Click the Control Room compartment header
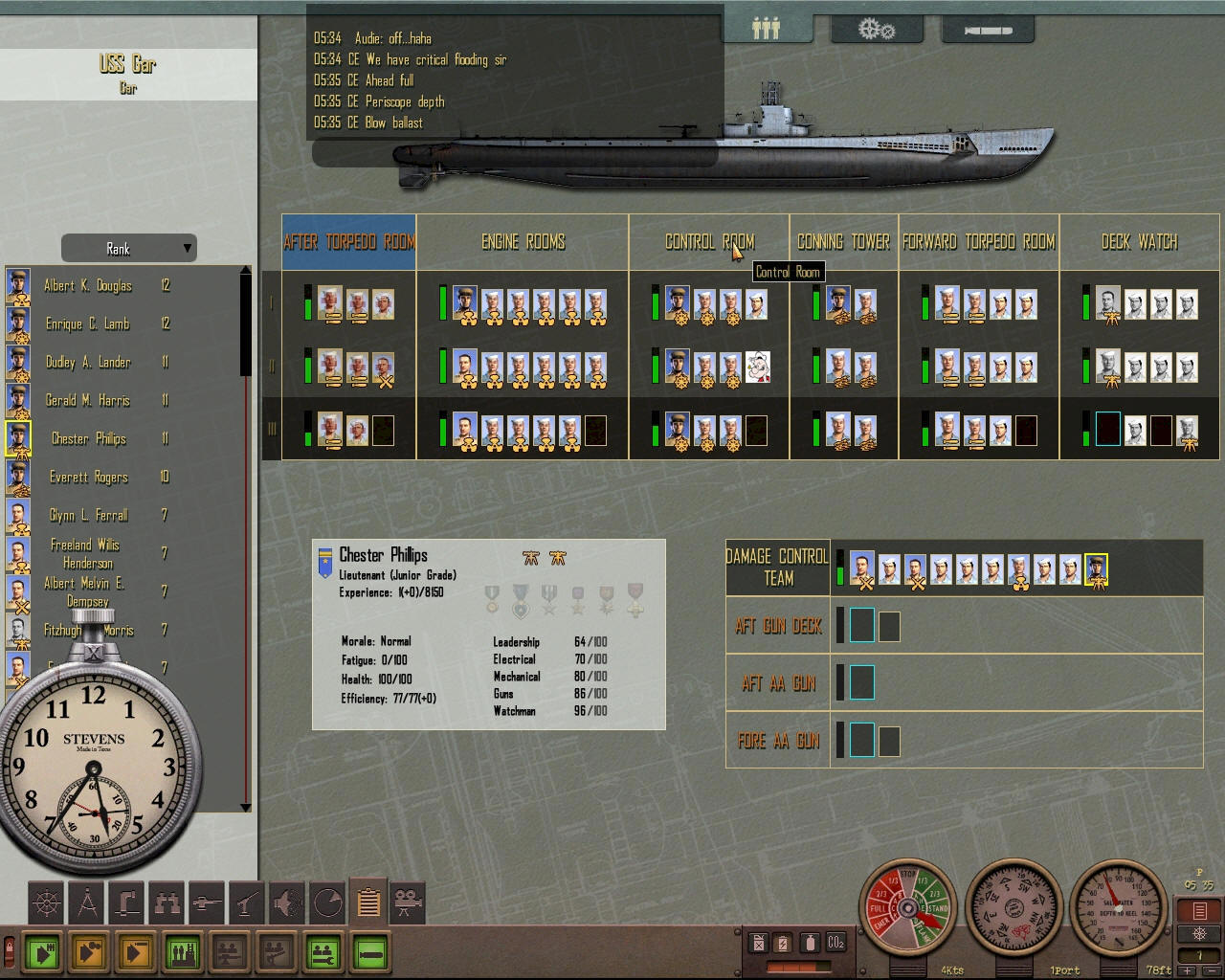This screenshot has width=1225, height=980. click(709, 242)
